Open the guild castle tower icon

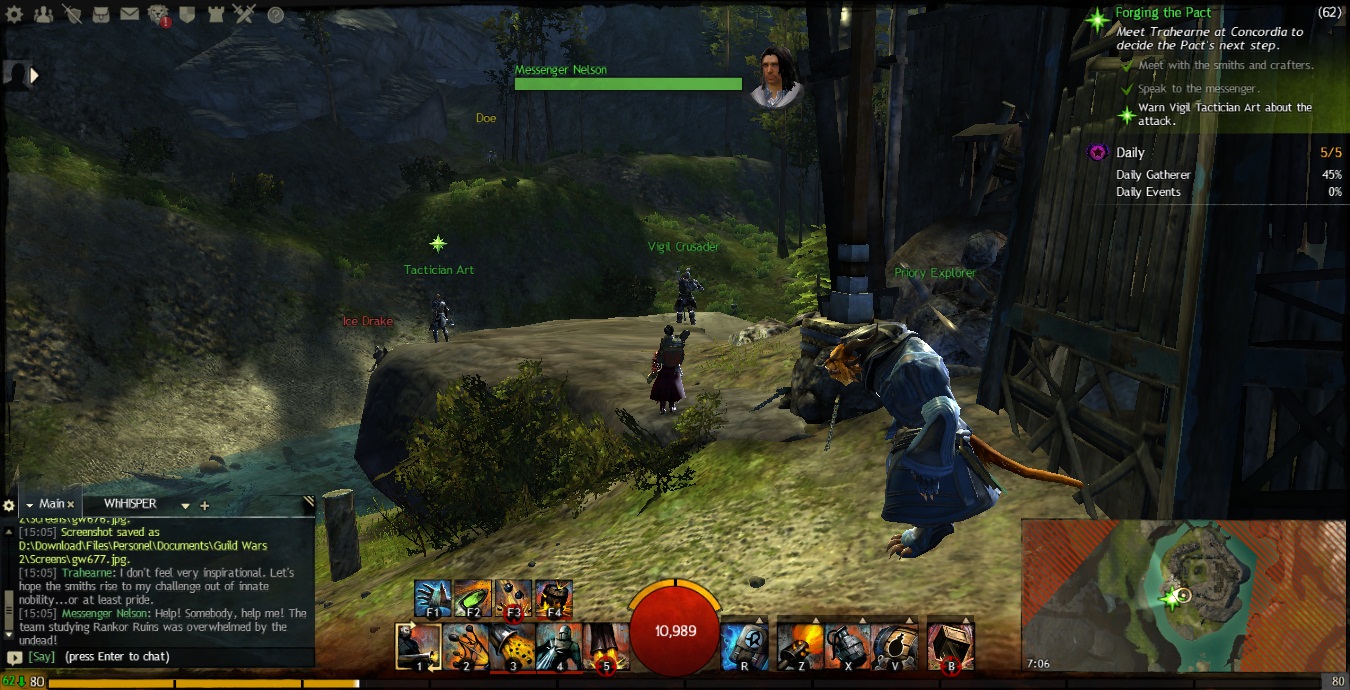215,14
